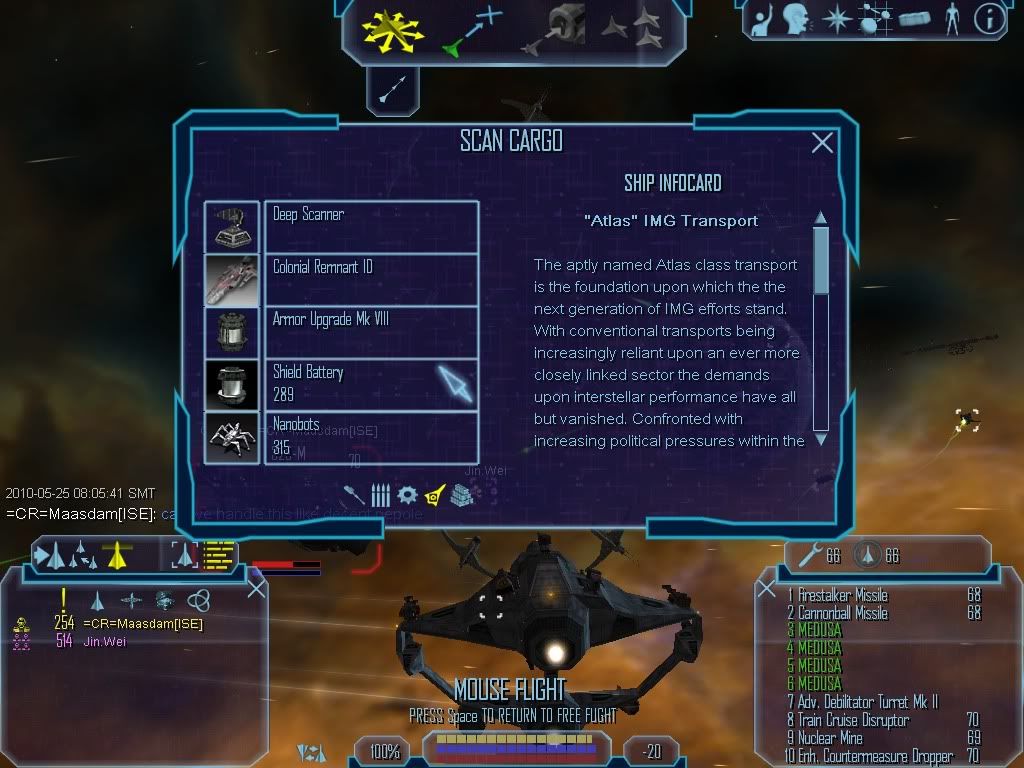Click the infocard scrollbar down arrow
The image size is (1024, 768).
click(821, 438)
